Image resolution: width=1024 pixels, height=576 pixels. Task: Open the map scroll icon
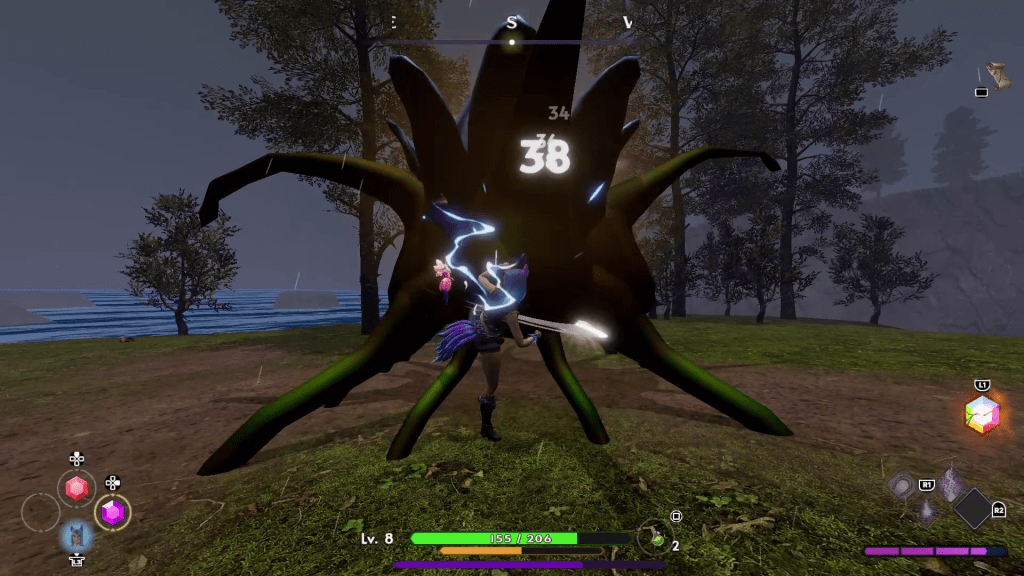click(994, 75)
